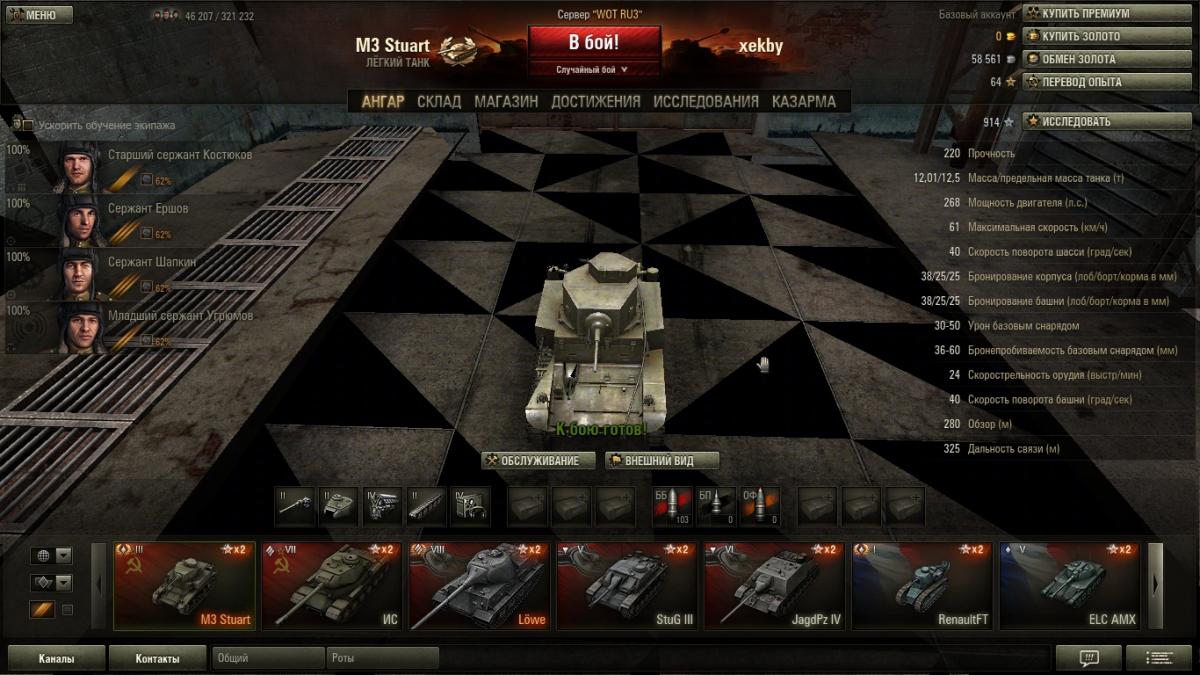
Task: Open the Меню button
Action: coord(40,15)
